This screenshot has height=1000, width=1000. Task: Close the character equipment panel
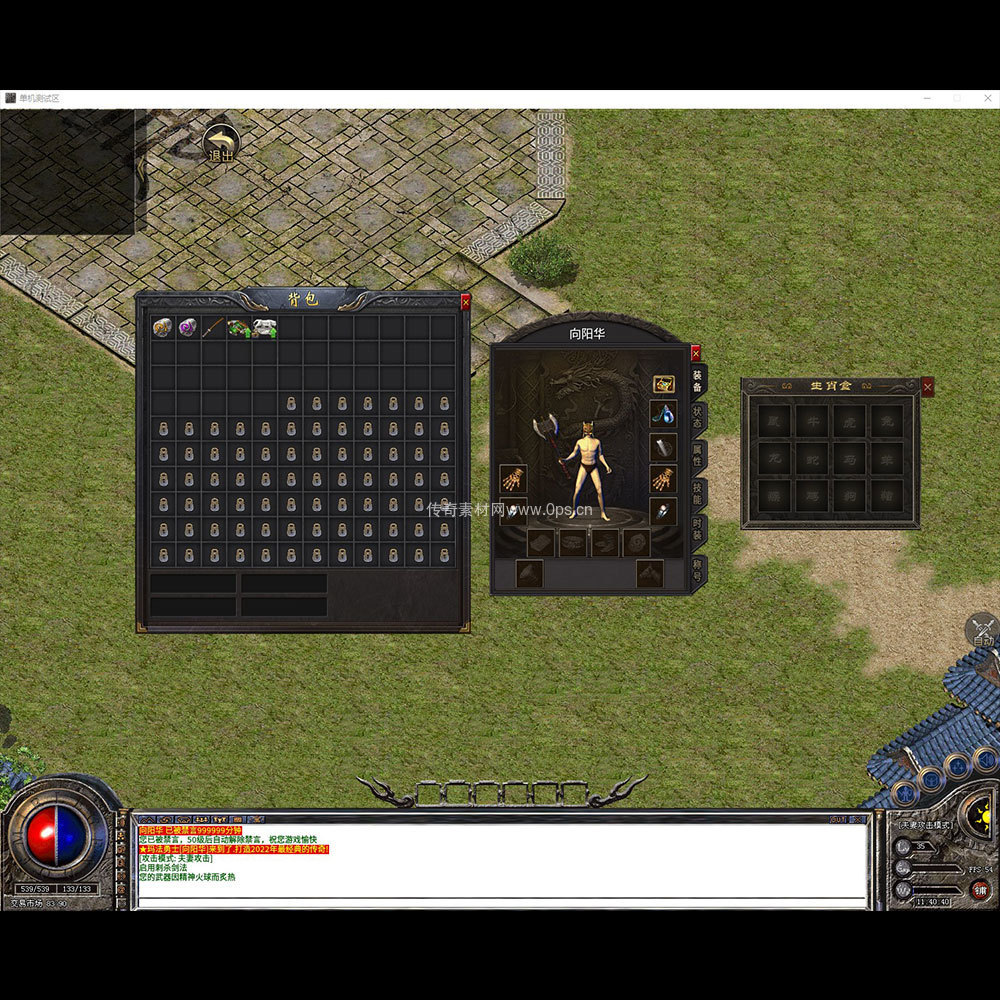click(696, 353)
